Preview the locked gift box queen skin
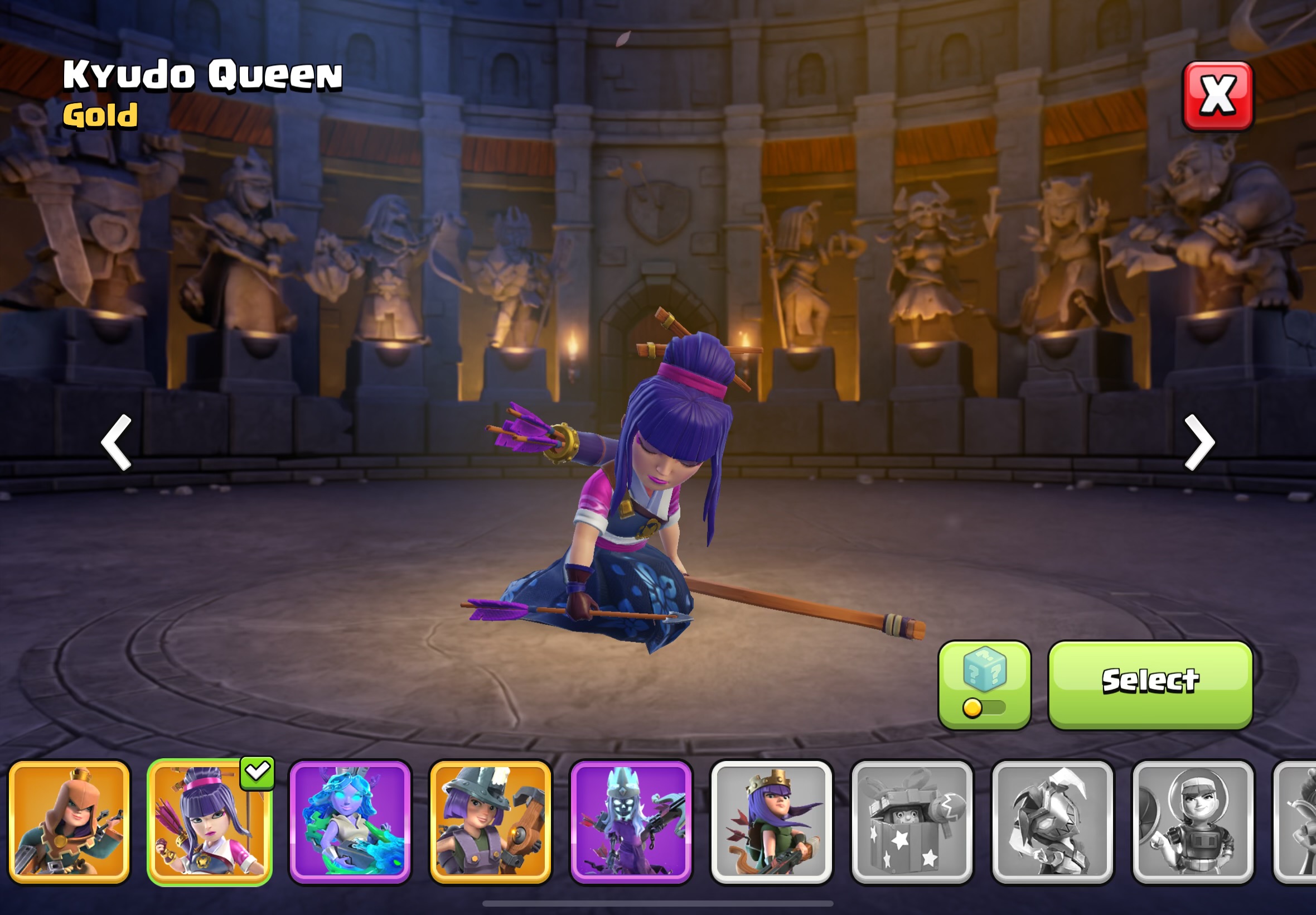The height and width of the screenshot is (915, 1316). 912,822
